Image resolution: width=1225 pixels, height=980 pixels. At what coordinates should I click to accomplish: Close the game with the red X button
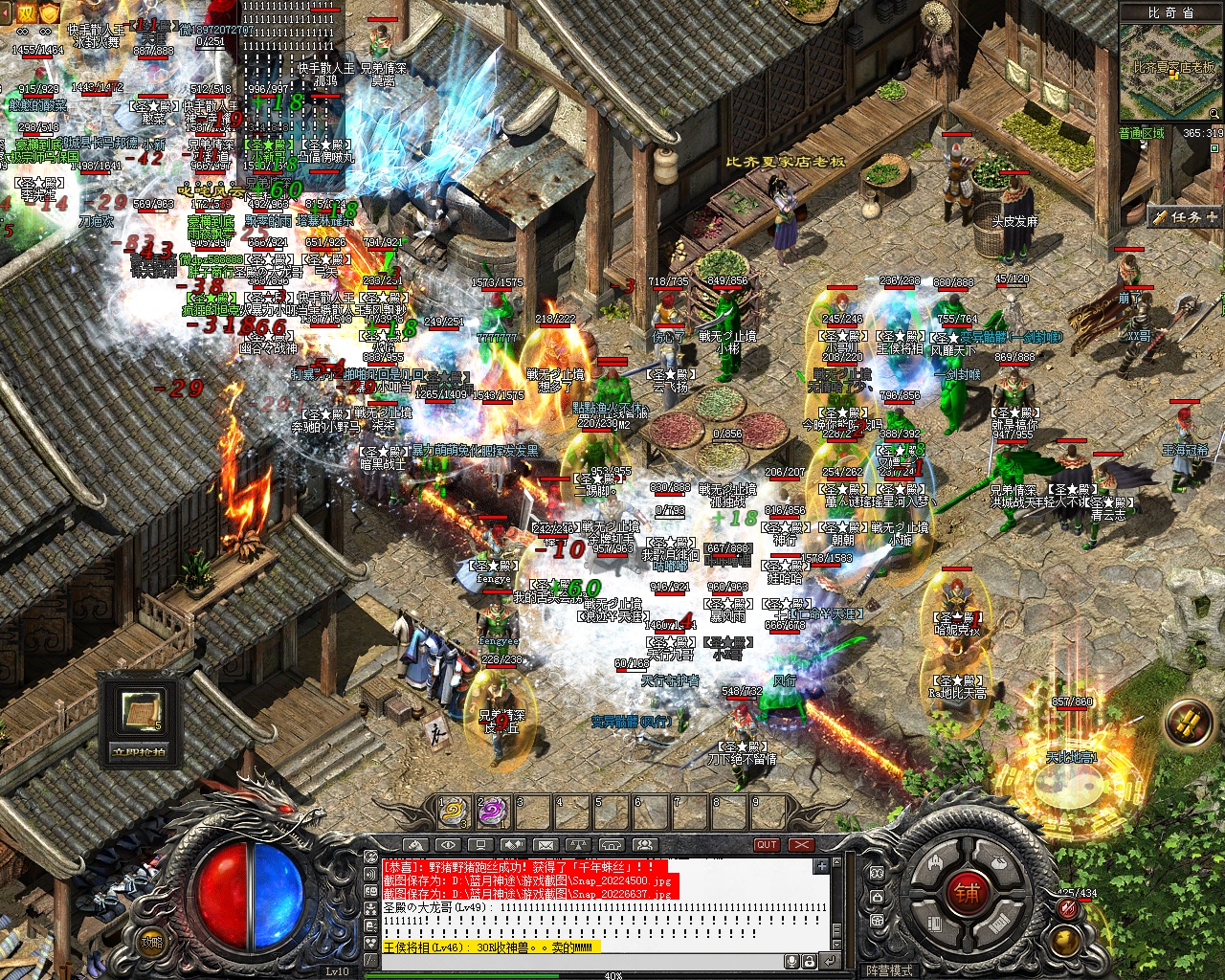pos(801,845)
